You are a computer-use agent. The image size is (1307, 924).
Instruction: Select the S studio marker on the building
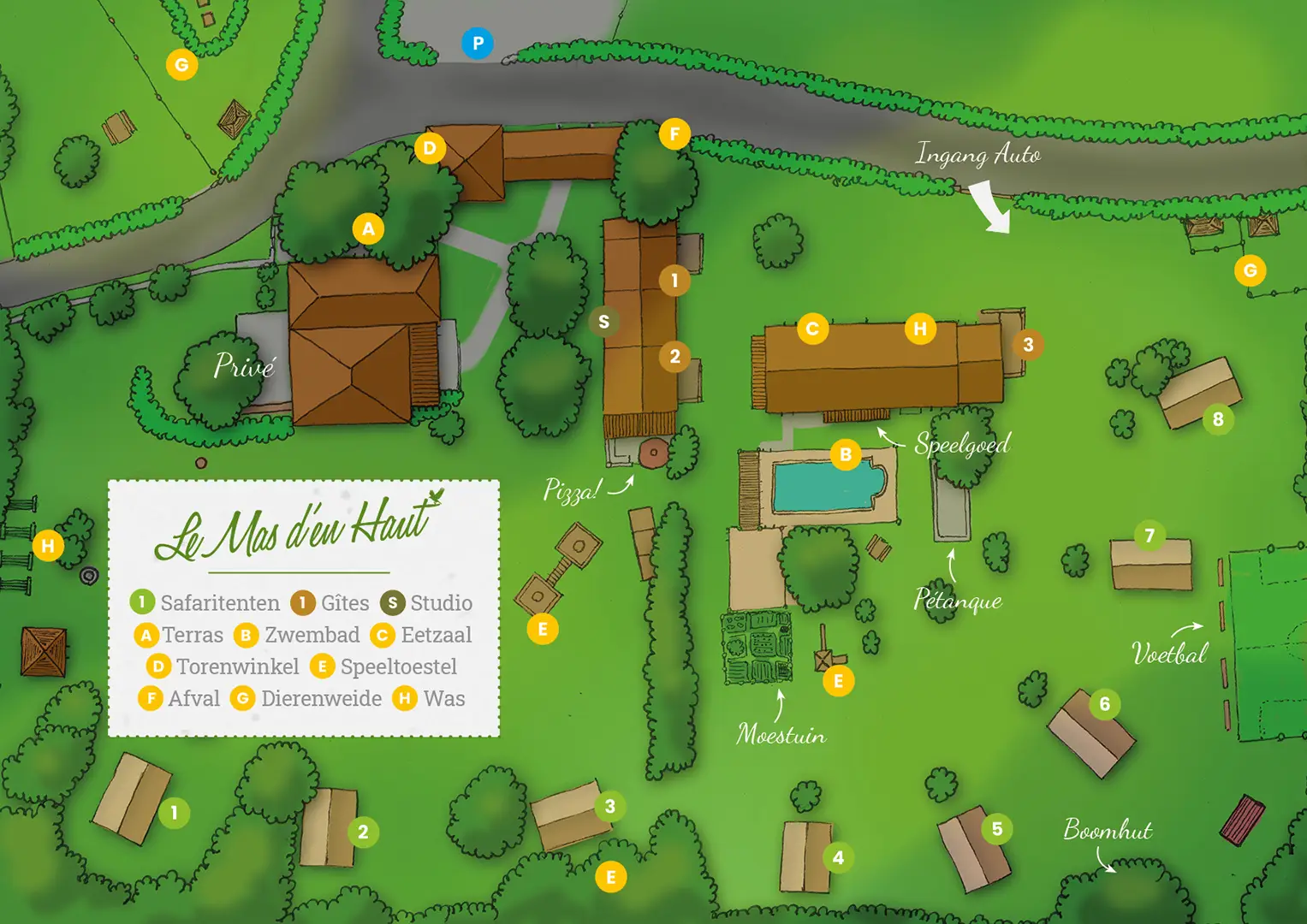click(x=604, y=322)
